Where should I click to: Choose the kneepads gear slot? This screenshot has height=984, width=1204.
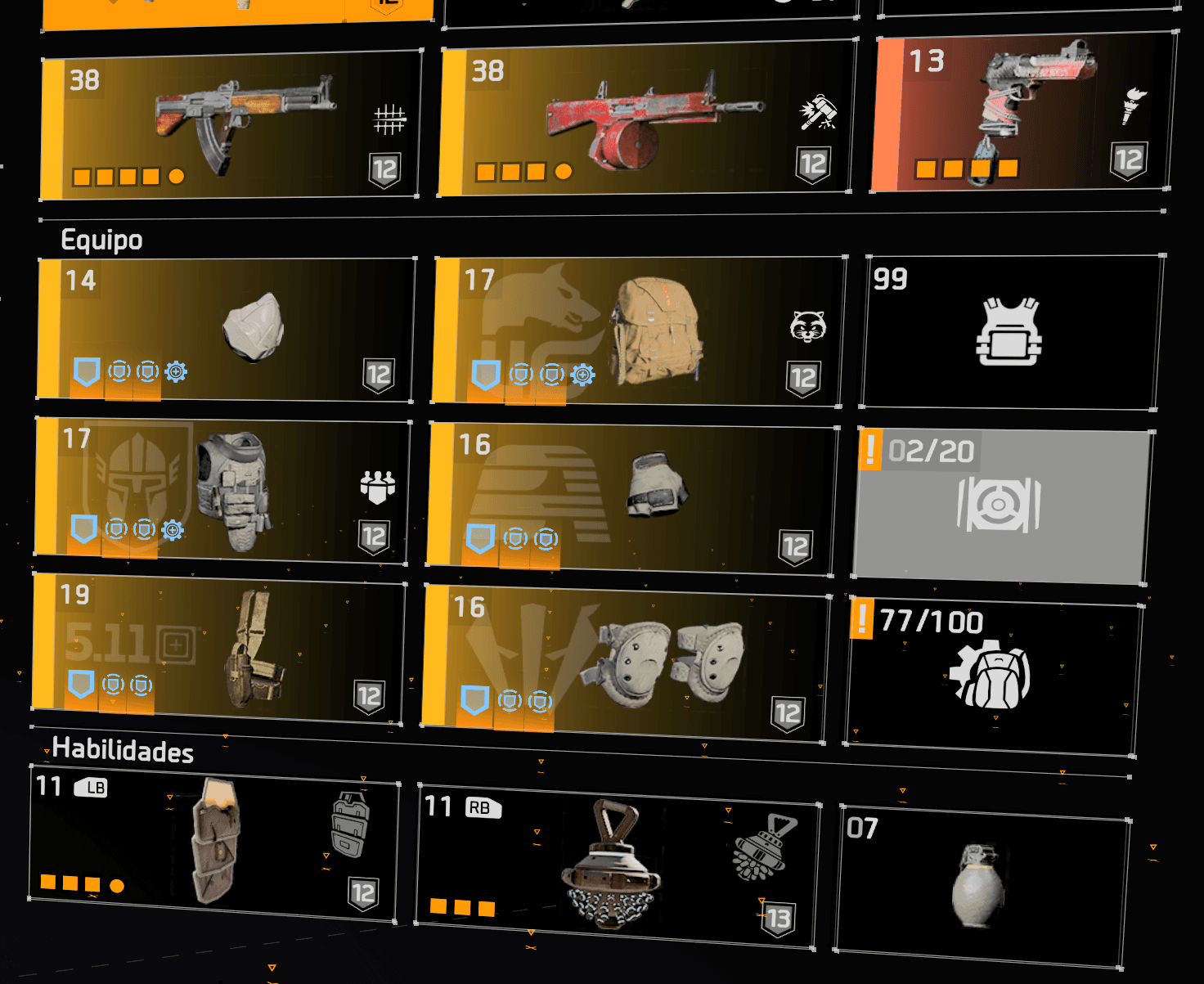tap(626, 662)
